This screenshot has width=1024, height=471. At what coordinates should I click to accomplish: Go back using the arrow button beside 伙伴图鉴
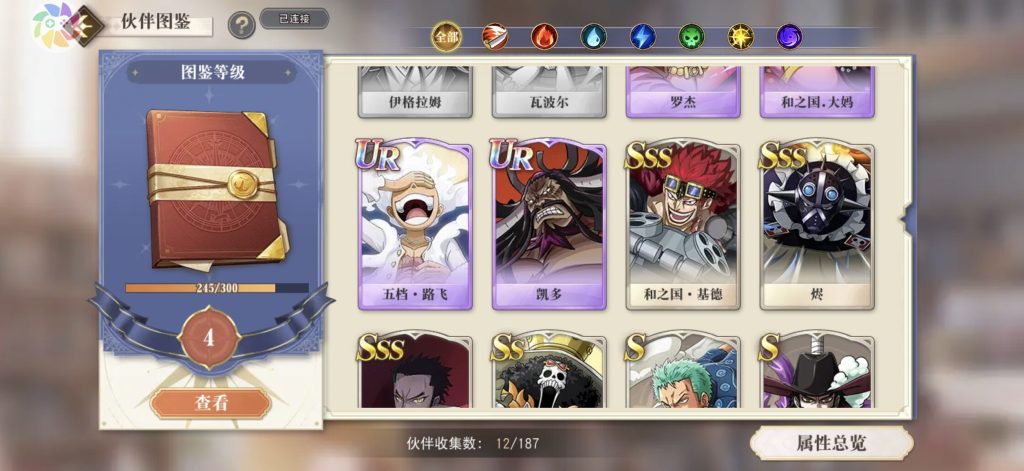coord(88,24)
